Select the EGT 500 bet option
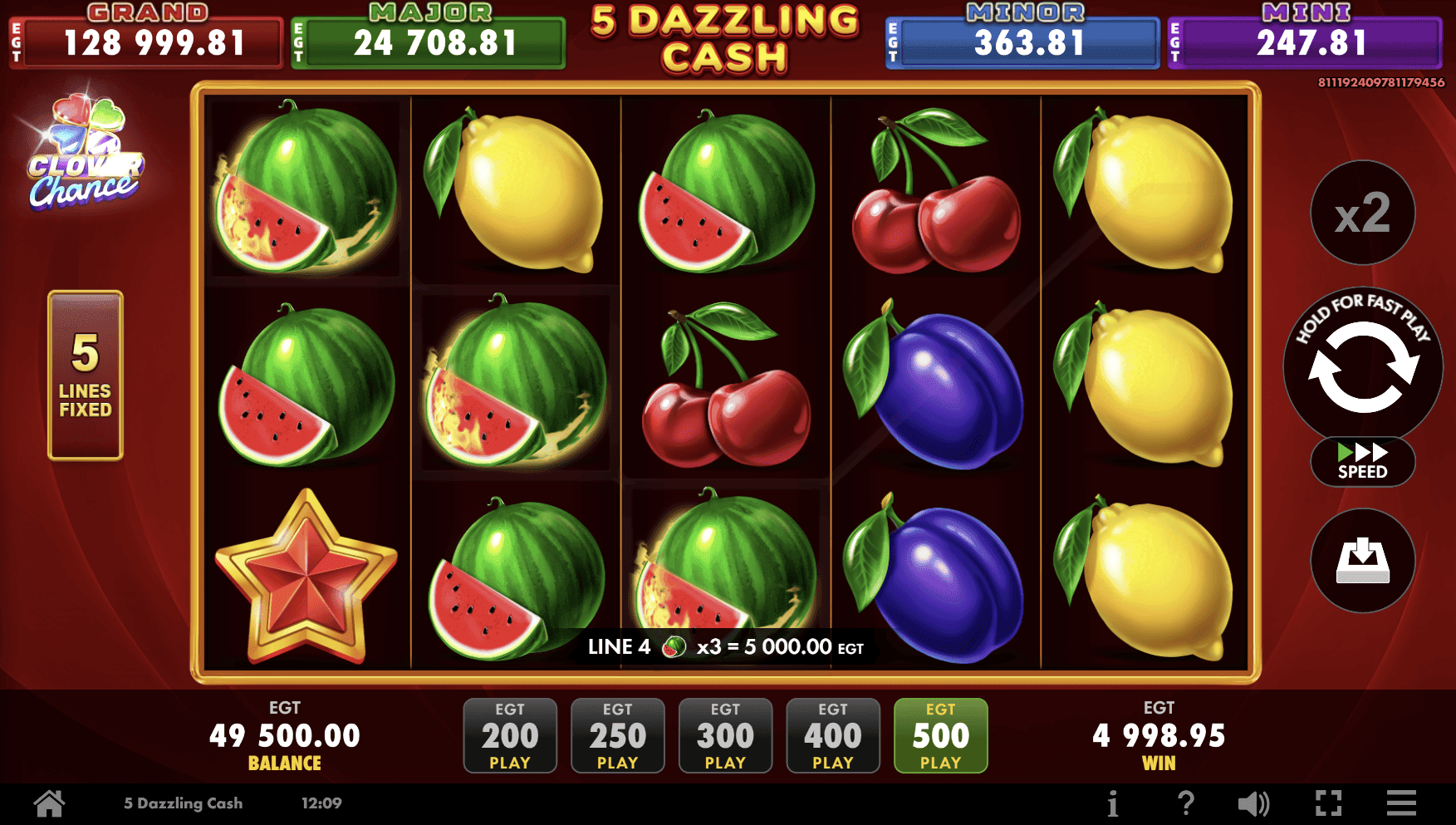Screen dimensions: 1456x825 click(939, 735)
